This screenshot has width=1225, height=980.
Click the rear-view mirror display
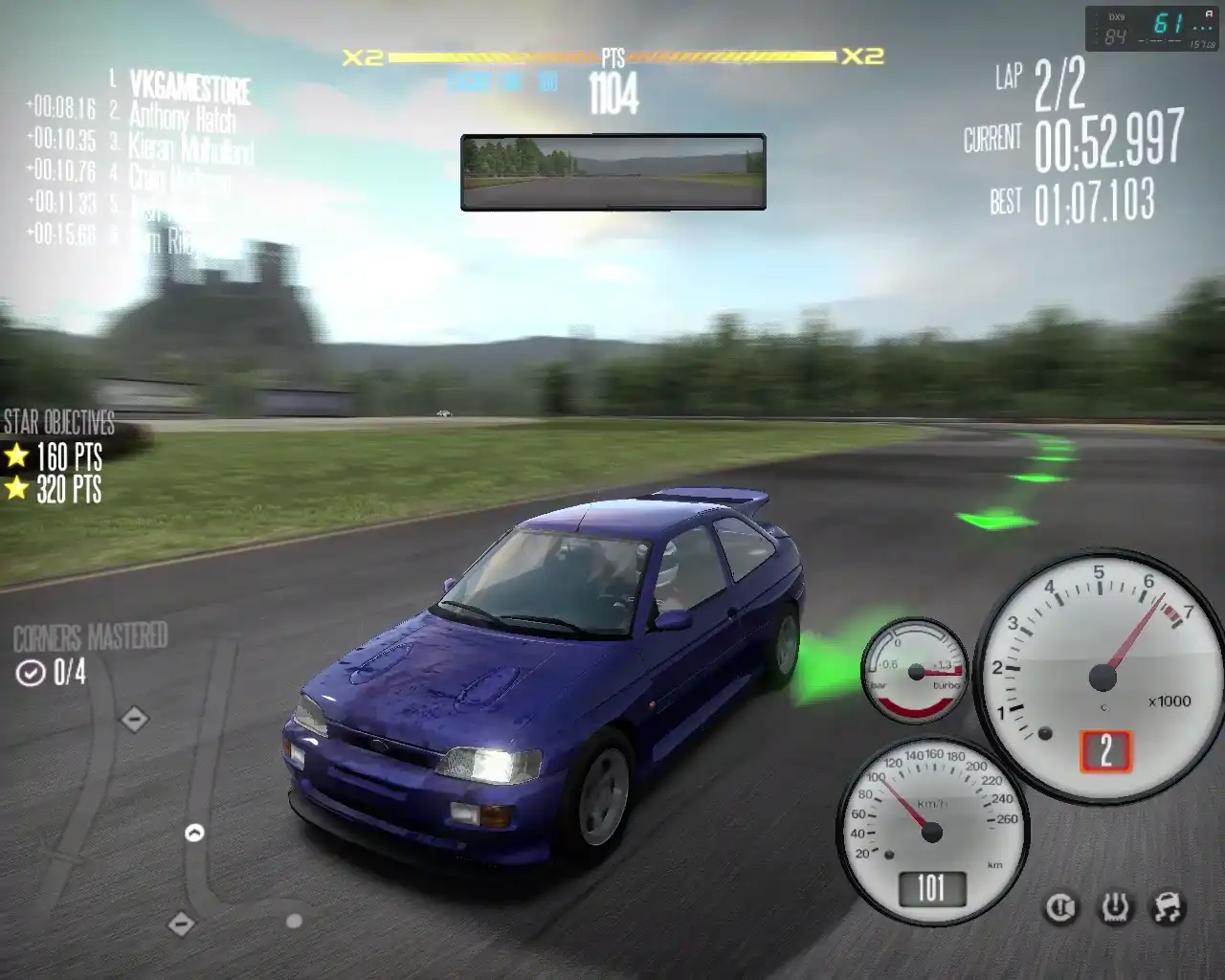pos(613,172)
